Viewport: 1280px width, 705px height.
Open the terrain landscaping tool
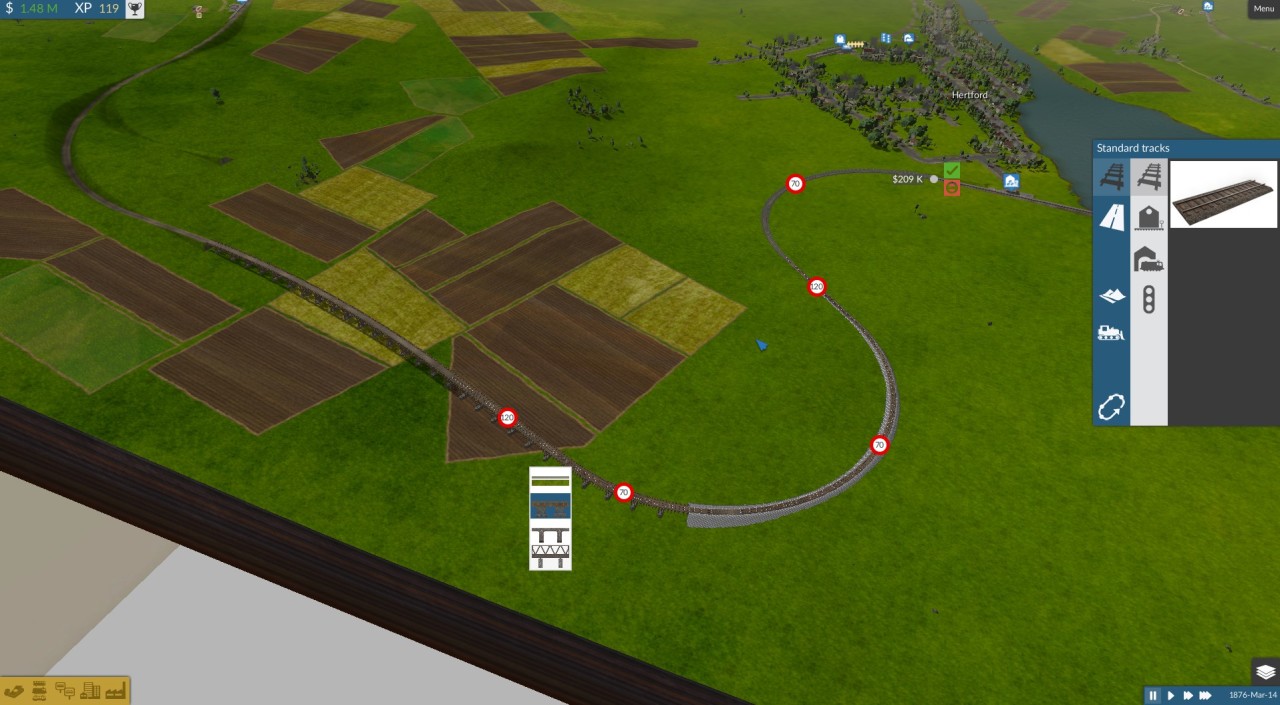(x=1111, y=295)
